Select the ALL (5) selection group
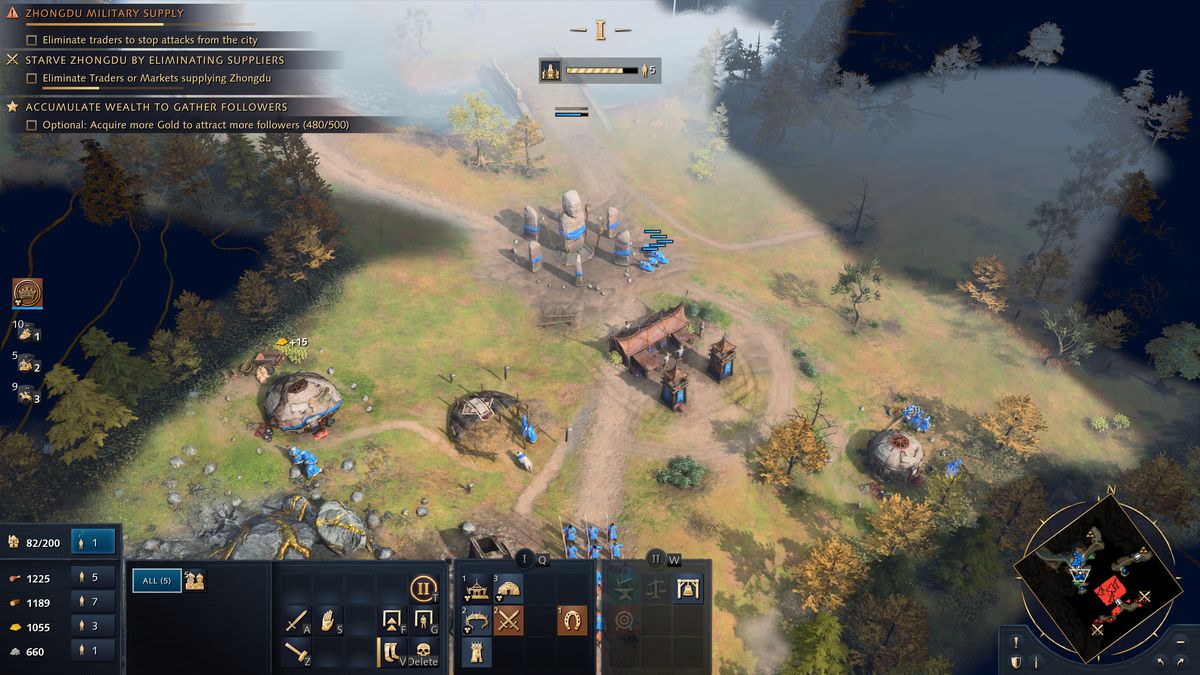Screen dimensions: 1200x675 point(157,580)
